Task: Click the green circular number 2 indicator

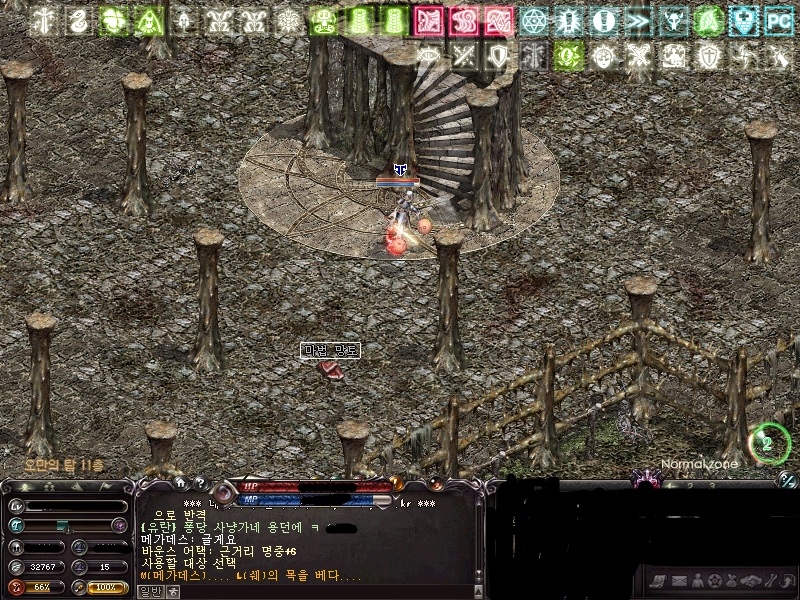Action: click(768, 443)
